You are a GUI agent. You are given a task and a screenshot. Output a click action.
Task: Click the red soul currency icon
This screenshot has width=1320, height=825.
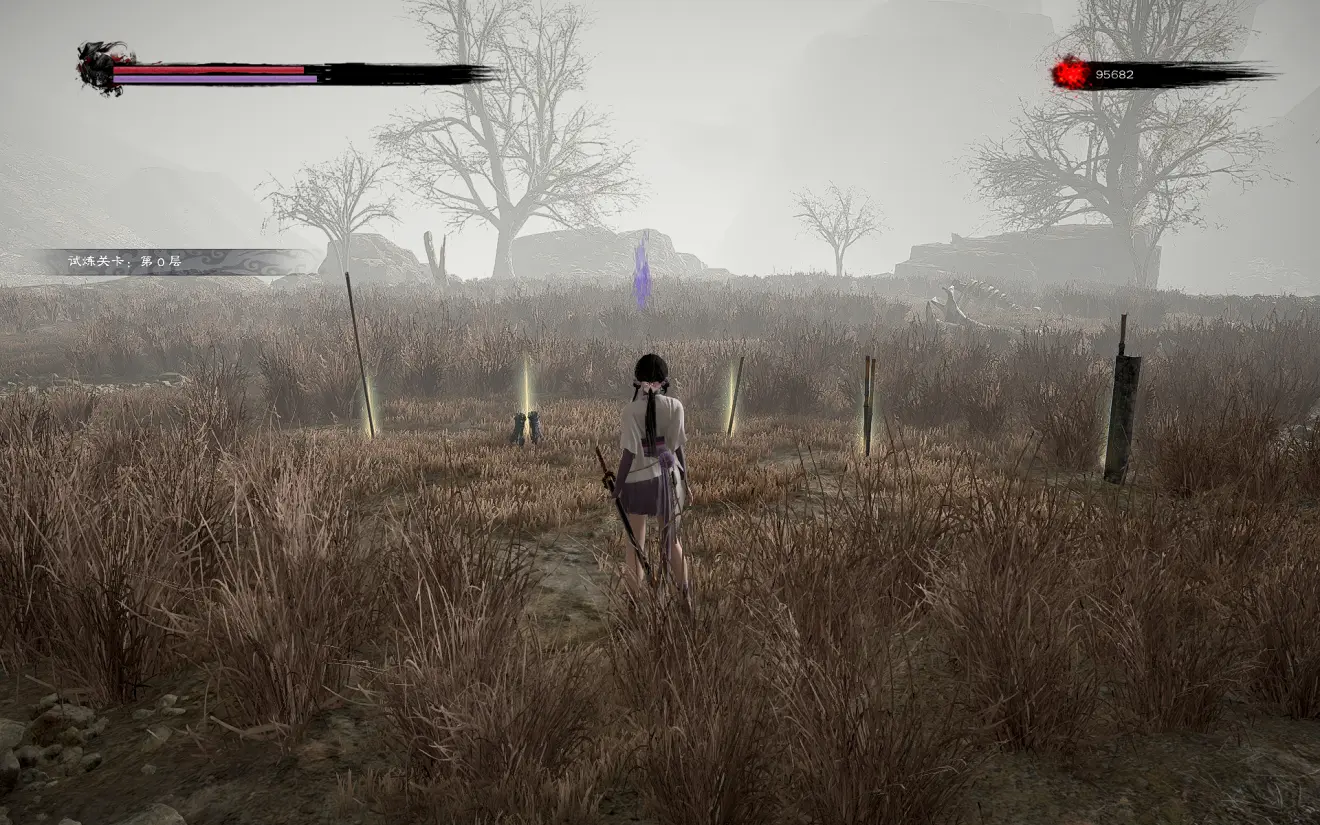[x=1070, y=73]
